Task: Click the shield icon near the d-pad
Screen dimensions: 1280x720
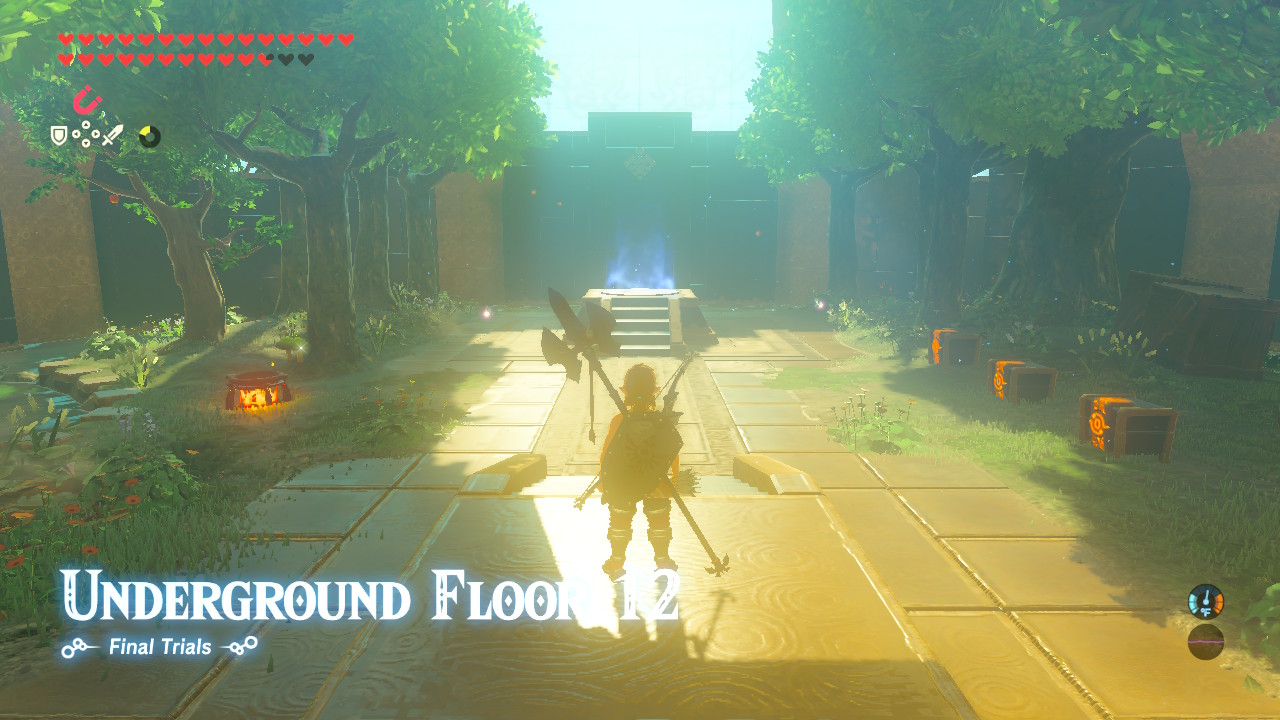Action: tap(58, 134)
